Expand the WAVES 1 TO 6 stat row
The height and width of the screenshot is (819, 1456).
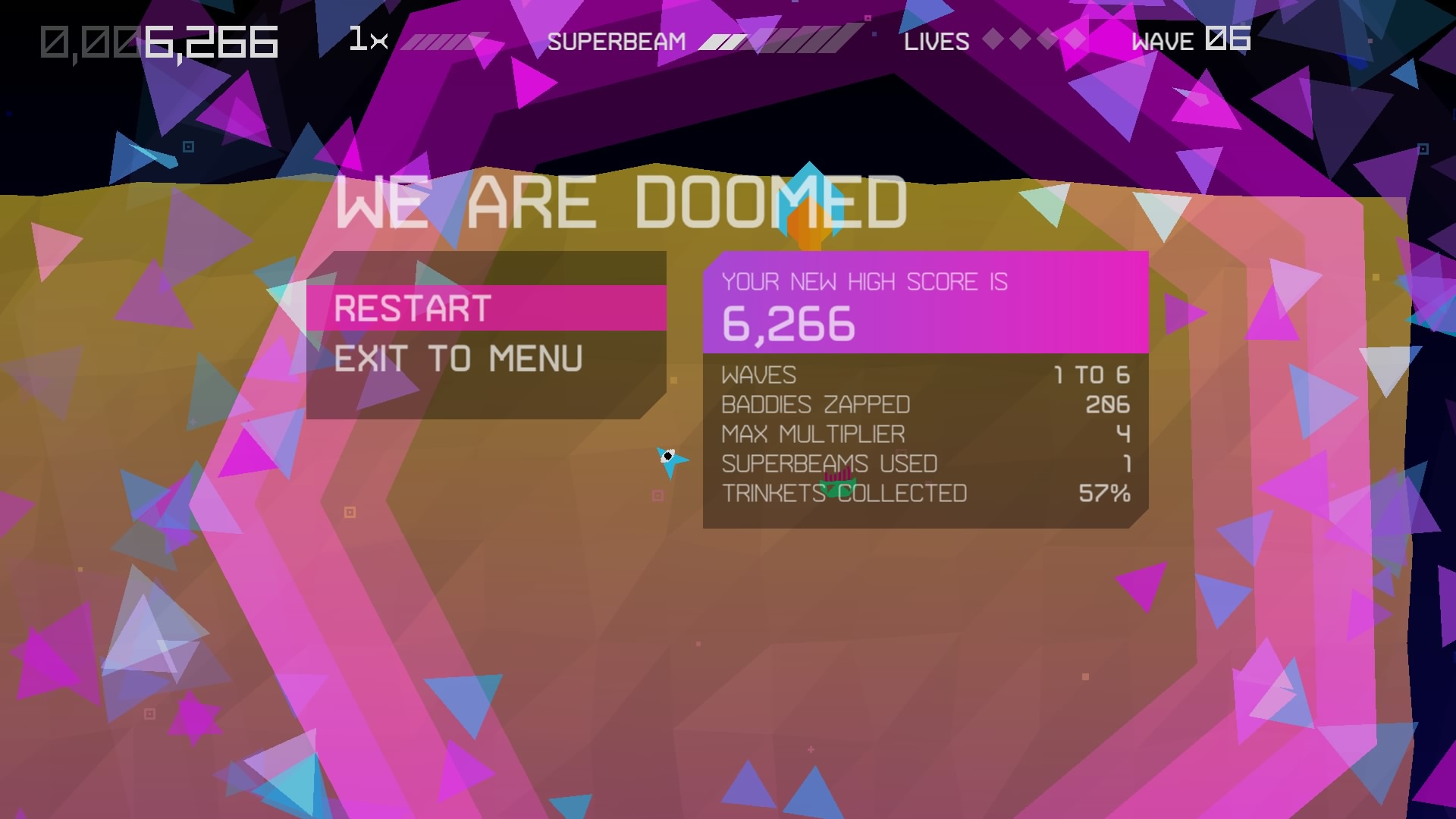click(x=925, y=375)
